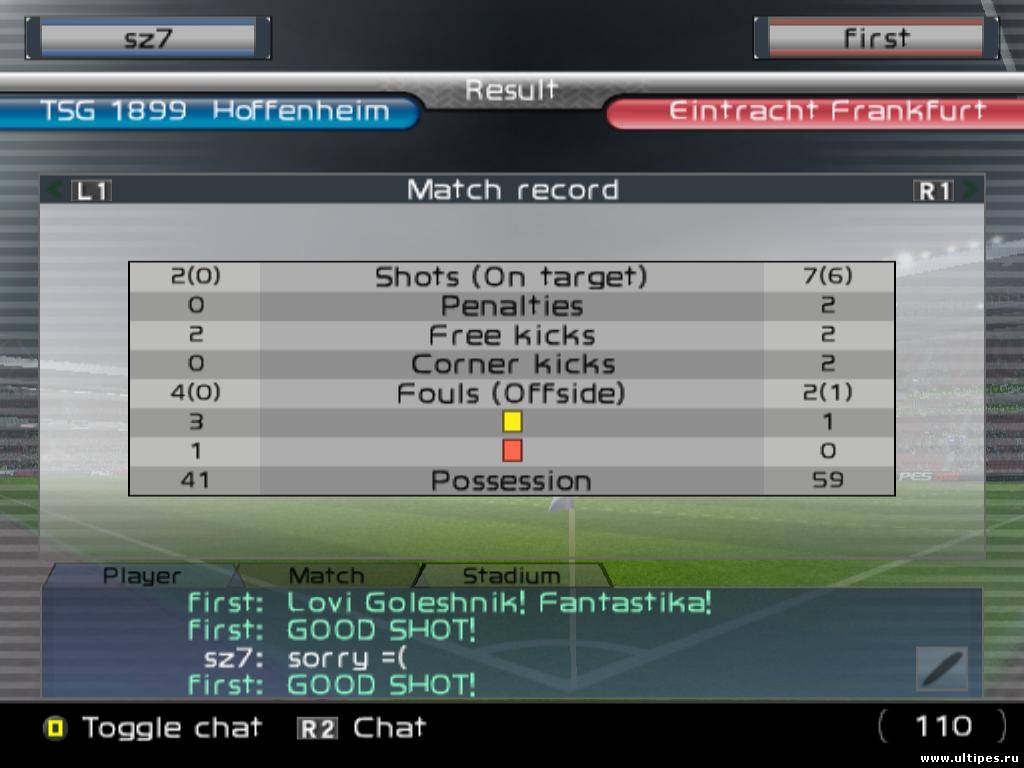Click the pencil chat compose icon
Screen dimensions: 1024x768
(941, 668)
